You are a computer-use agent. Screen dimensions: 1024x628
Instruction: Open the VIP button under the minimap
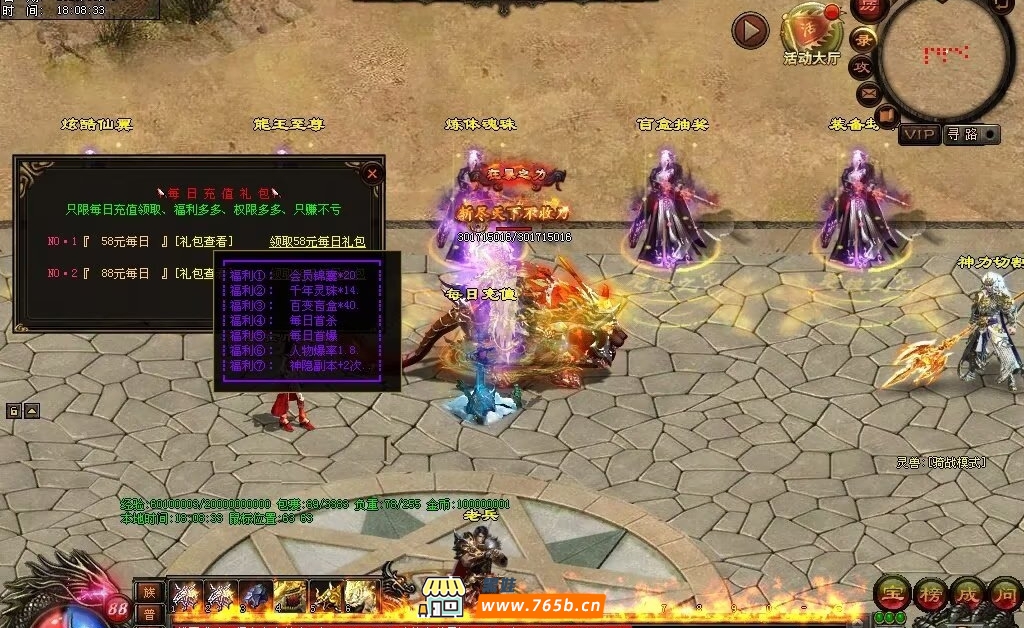(919, 134)
